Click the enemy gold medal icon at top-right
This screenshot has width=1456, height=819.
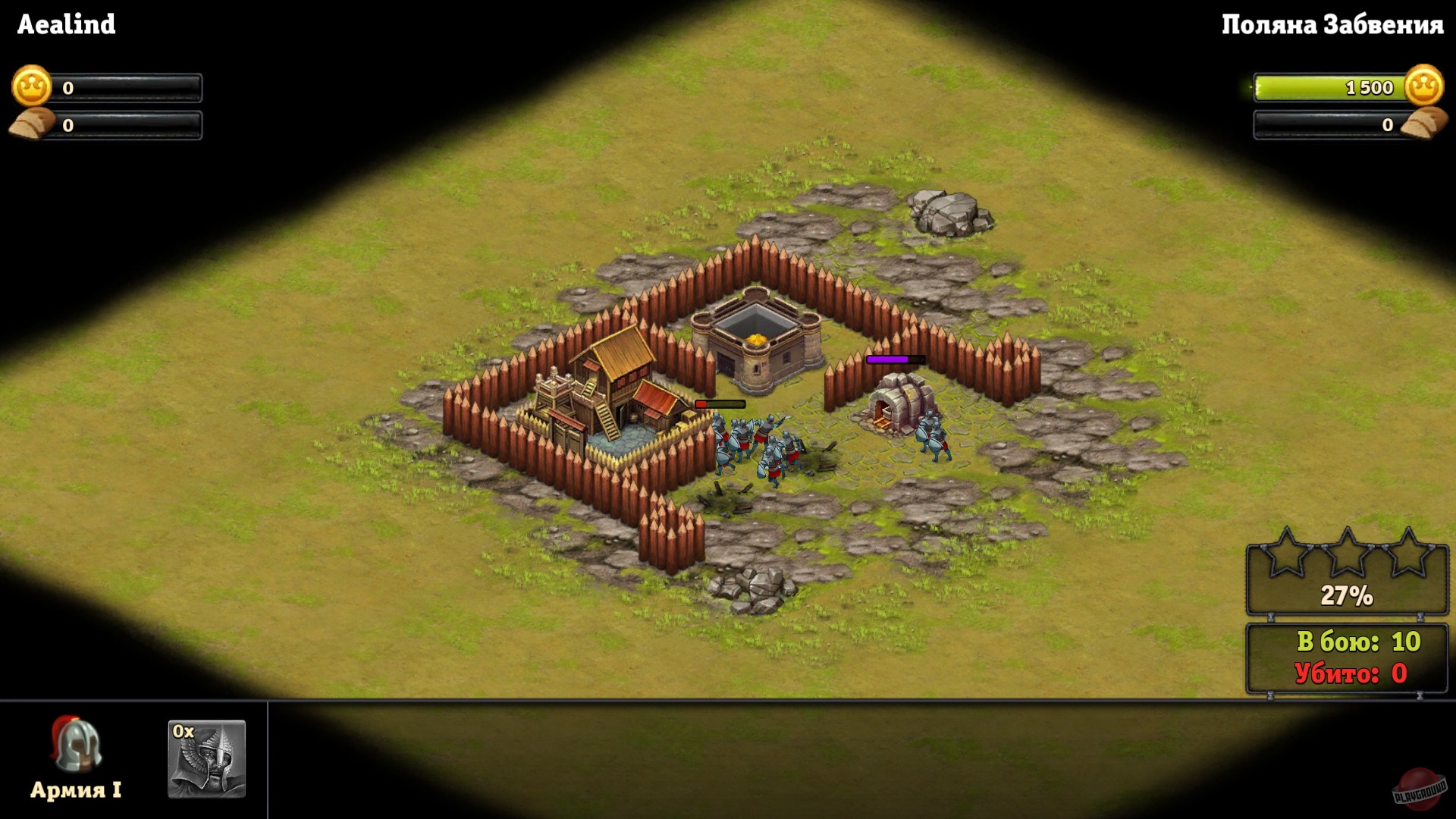[x=1424, y=87]
